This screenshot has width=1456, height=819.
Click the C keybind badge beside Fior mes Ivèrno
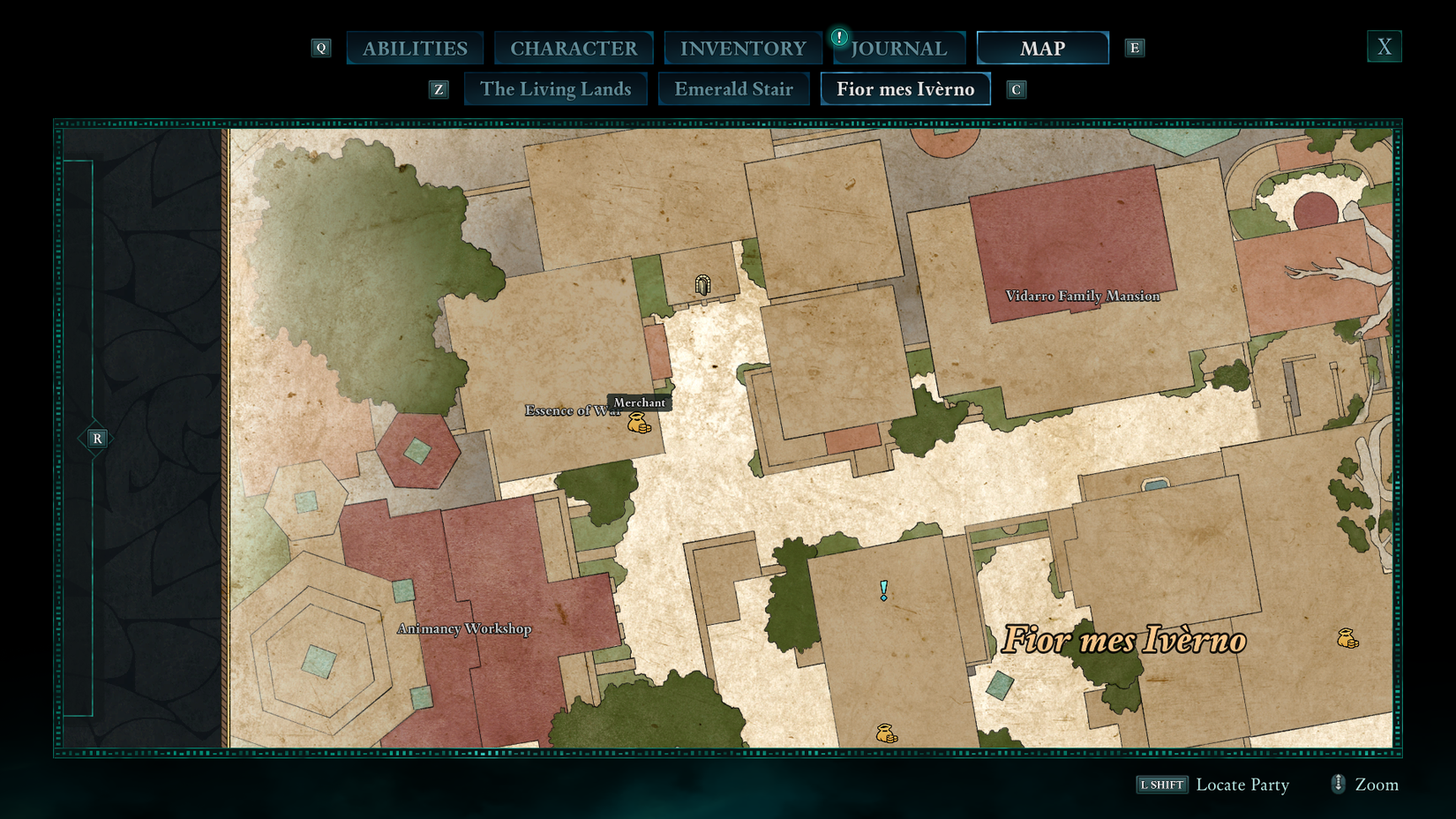click(x=1017, y=88)
